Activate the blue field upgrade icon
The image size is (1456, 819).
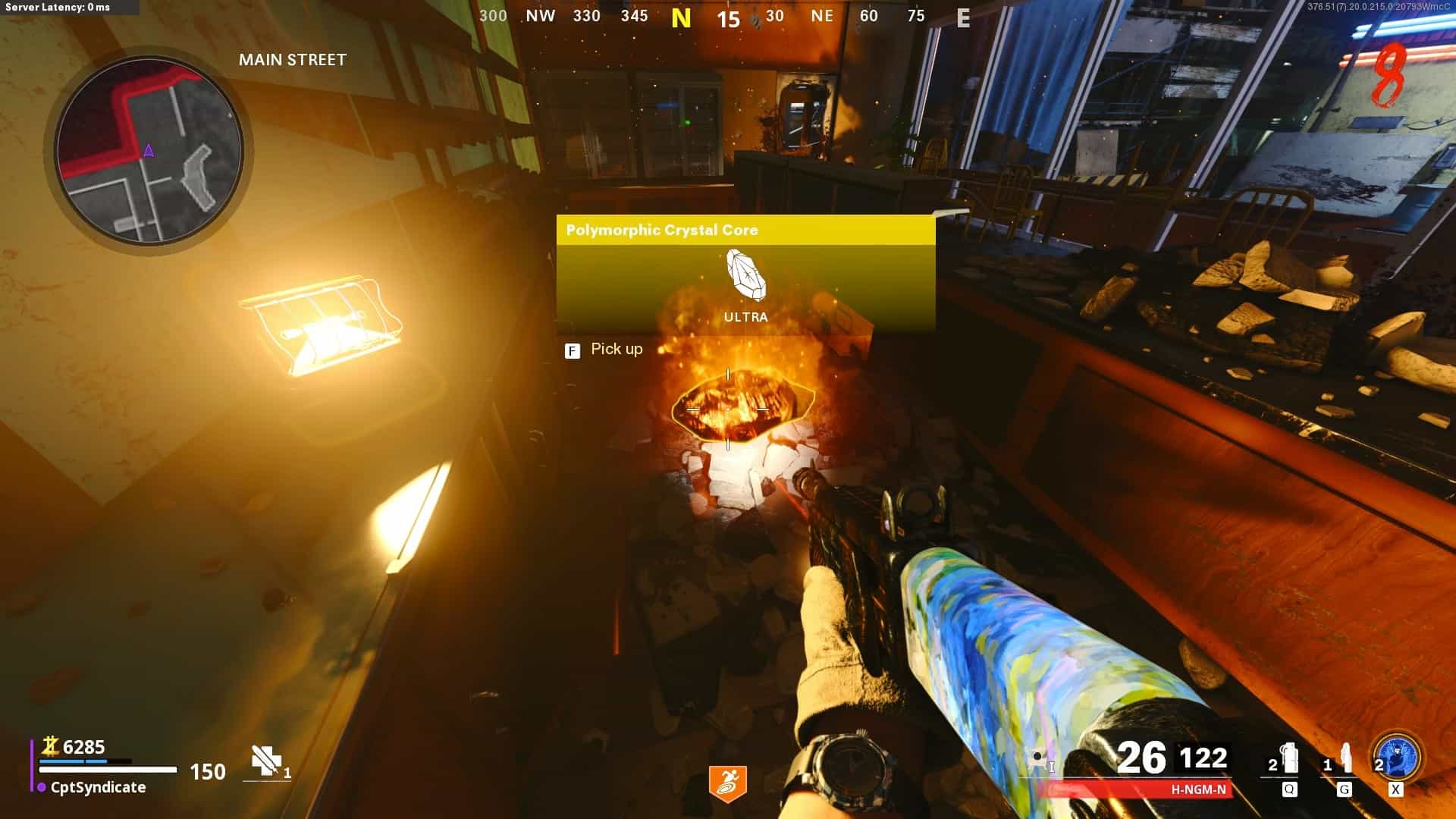click(x=1398, y=758)
